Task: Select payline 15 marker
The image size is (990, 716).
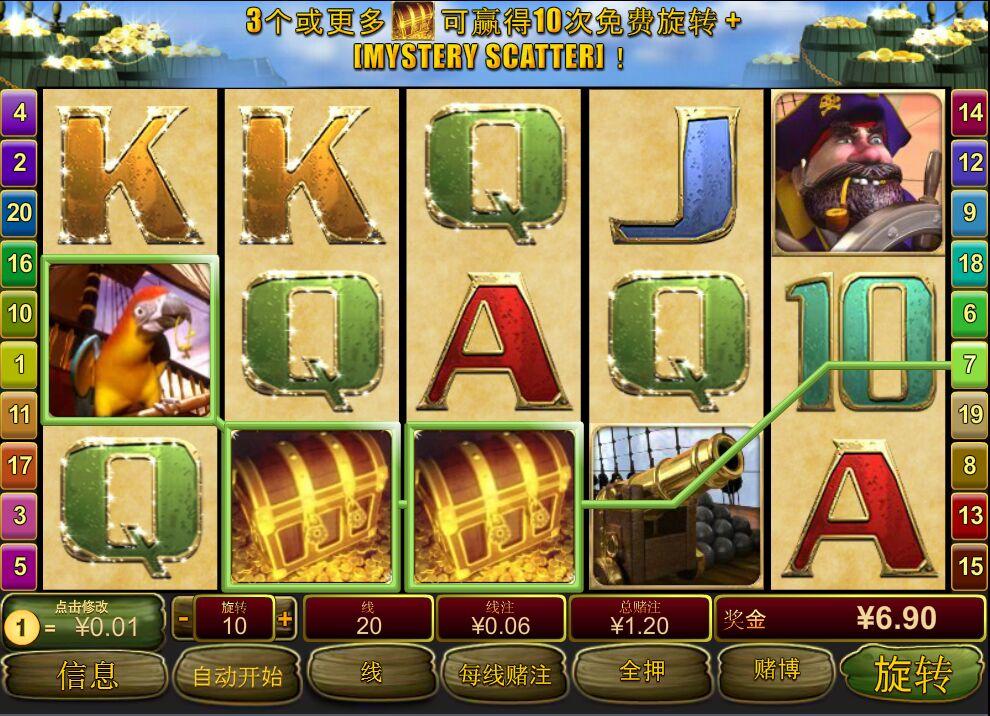Action: [x=970, y=567]
